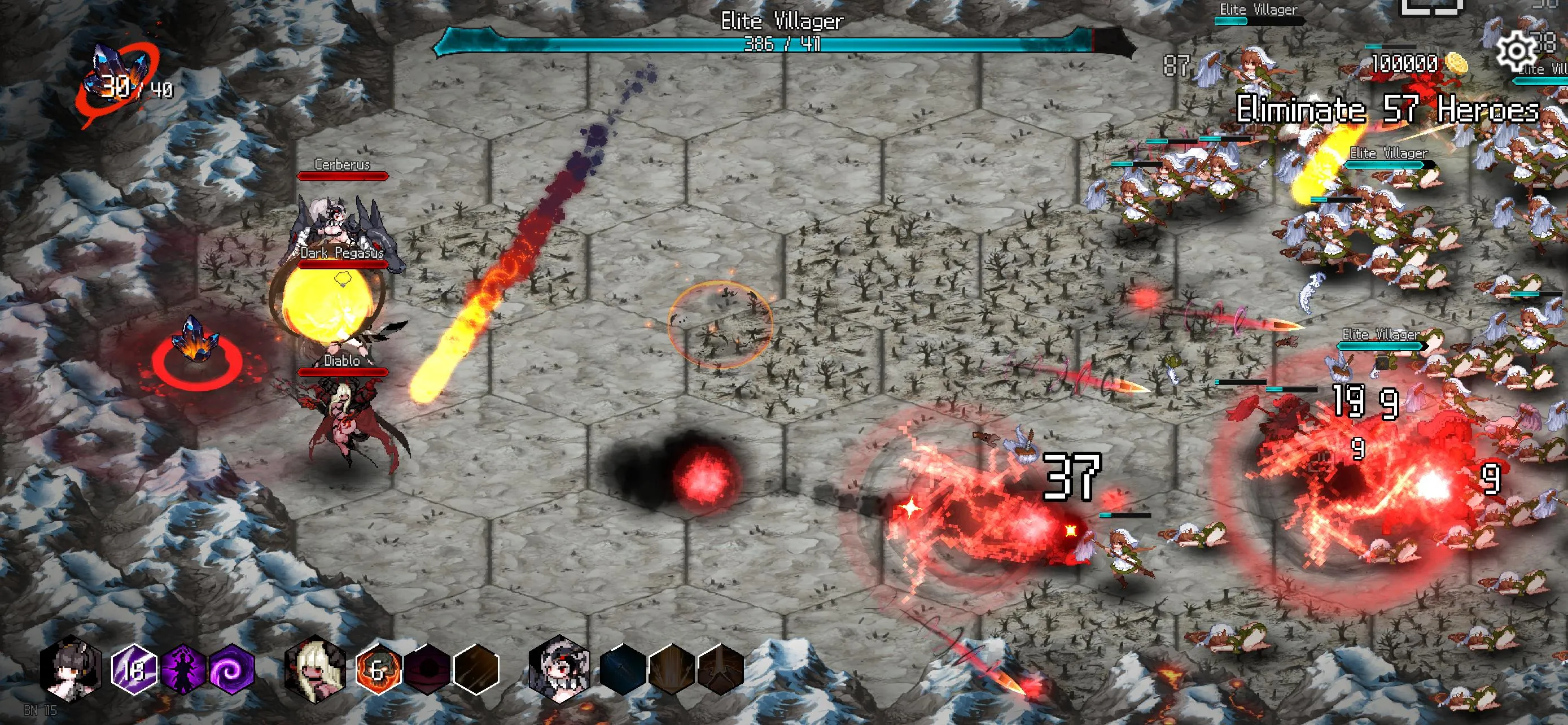Trigger the flaming skull skill showing 6
Screen dimensions: 1568x725
click(378, 670)
